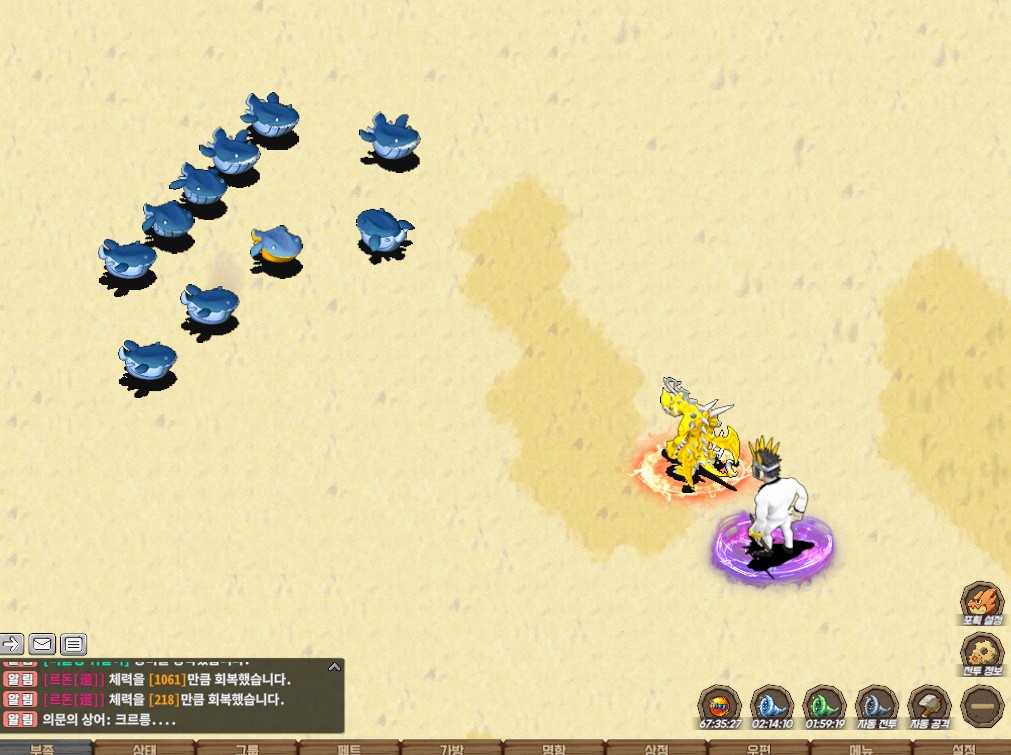Image resolution: width=1011 pixels, height=755 pixels.
Task: Toggle auto attack (자동 공격) hammer icon
Action: click(928, 704)
